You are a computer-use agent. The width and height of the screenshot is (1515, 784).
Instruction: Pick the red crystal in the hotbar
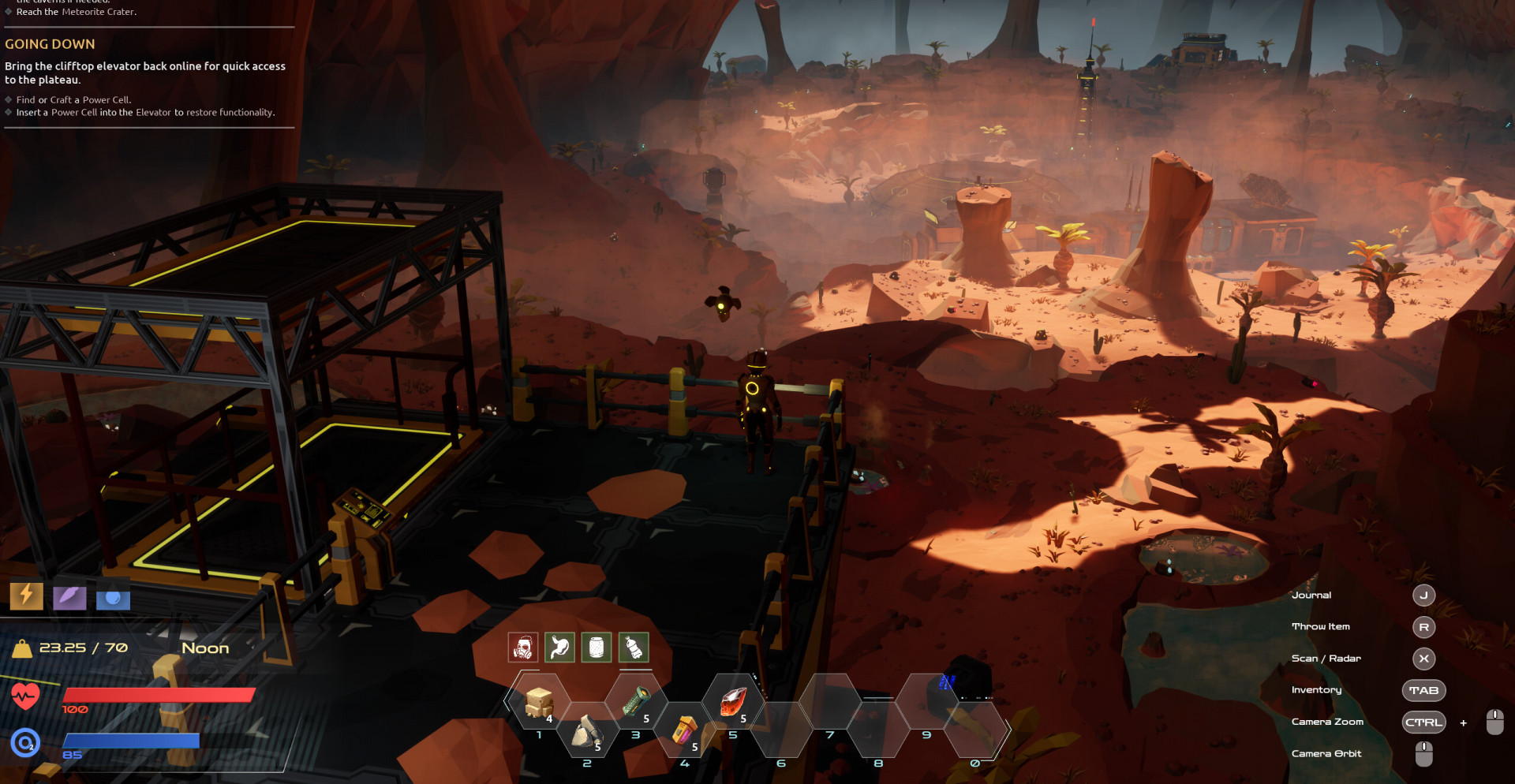733,701
